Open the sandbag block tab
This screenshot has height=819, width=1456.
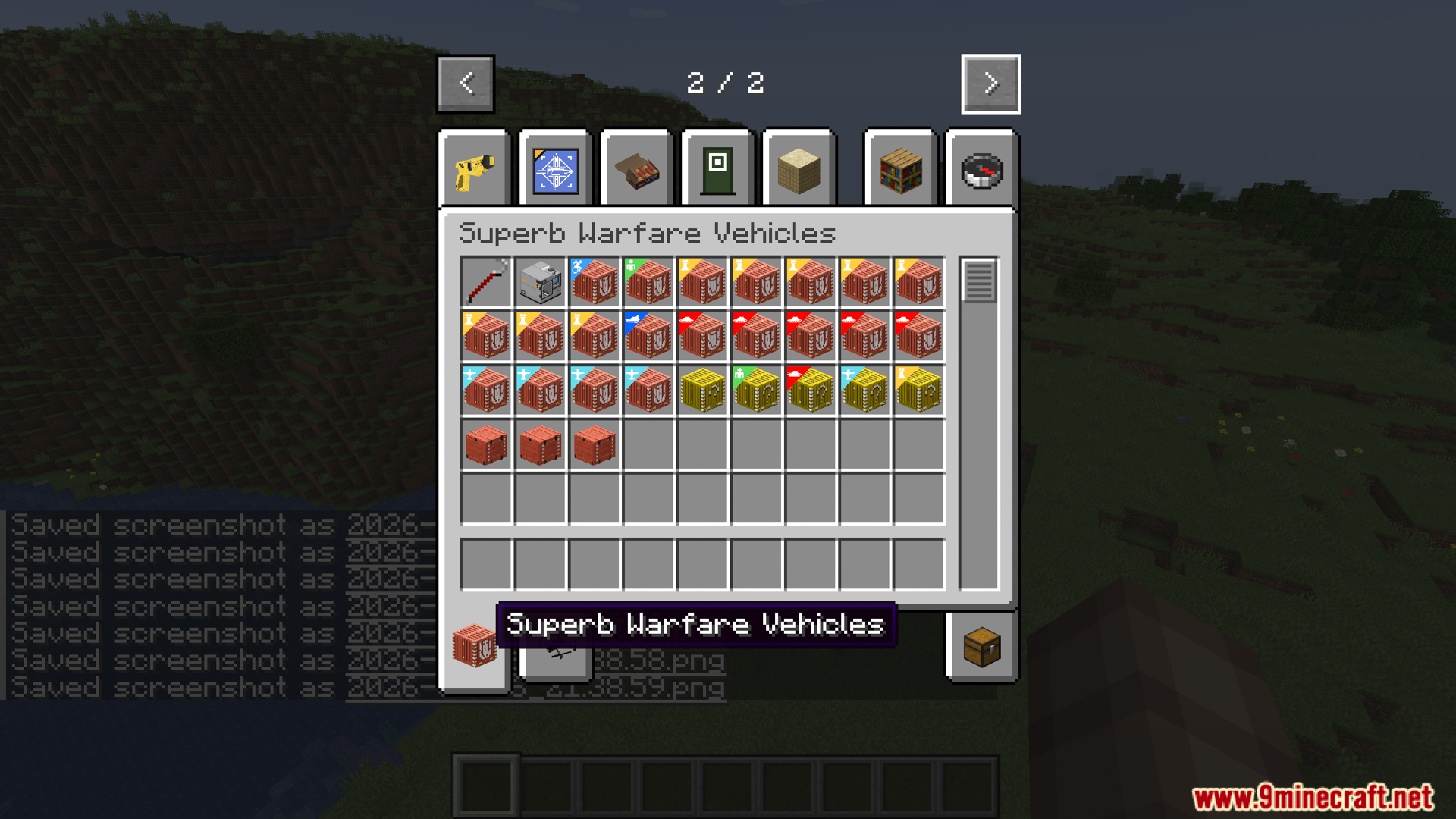click(799, 168)
